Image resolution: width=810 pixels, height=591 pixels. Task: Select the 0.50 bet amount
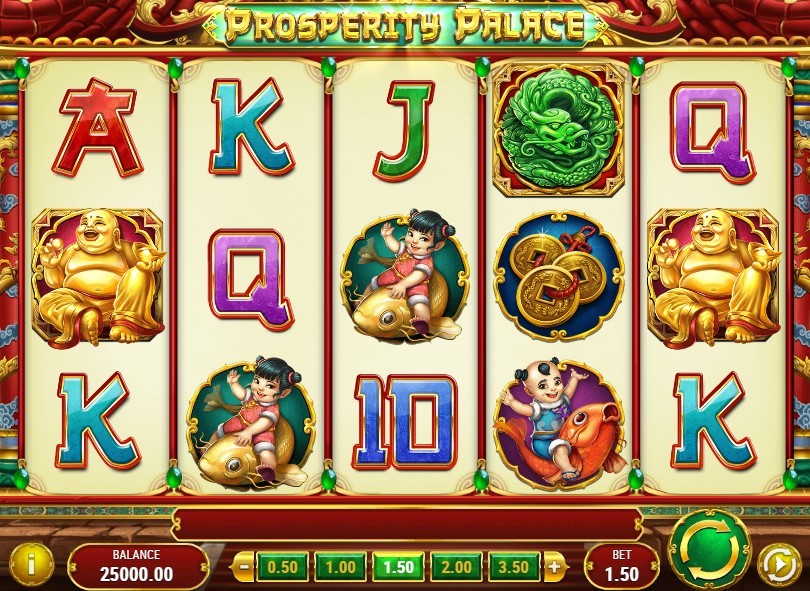282,567
